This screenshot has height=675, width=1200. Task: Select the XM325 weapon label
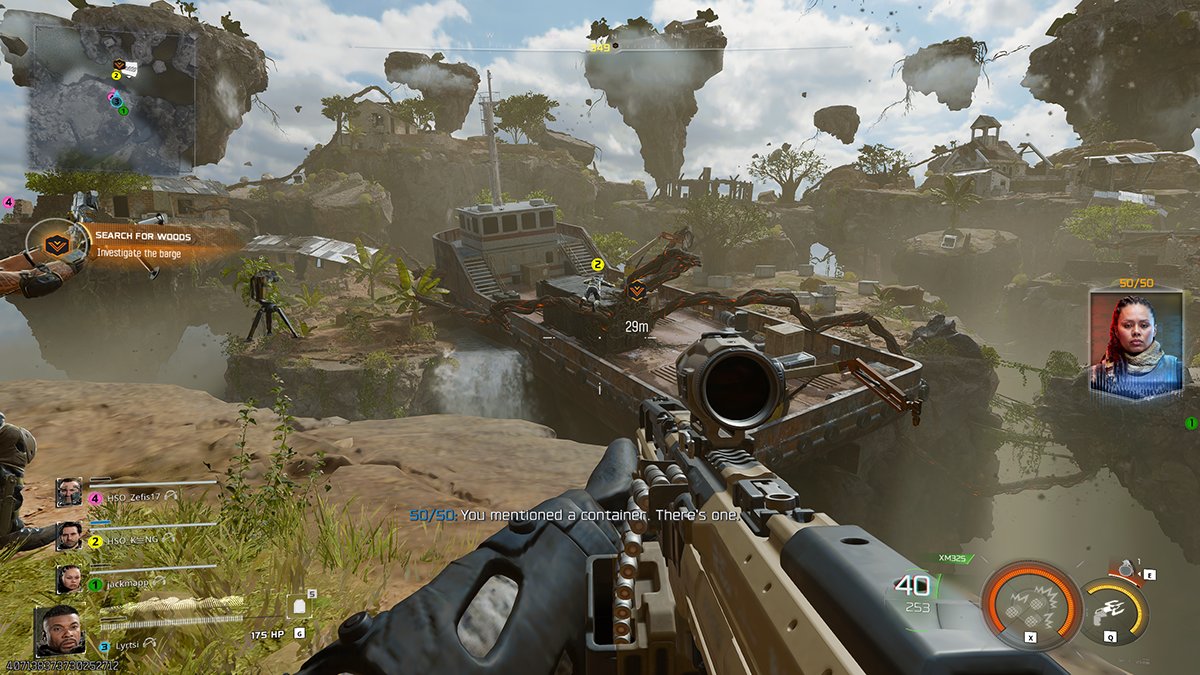tap(951, 558)
